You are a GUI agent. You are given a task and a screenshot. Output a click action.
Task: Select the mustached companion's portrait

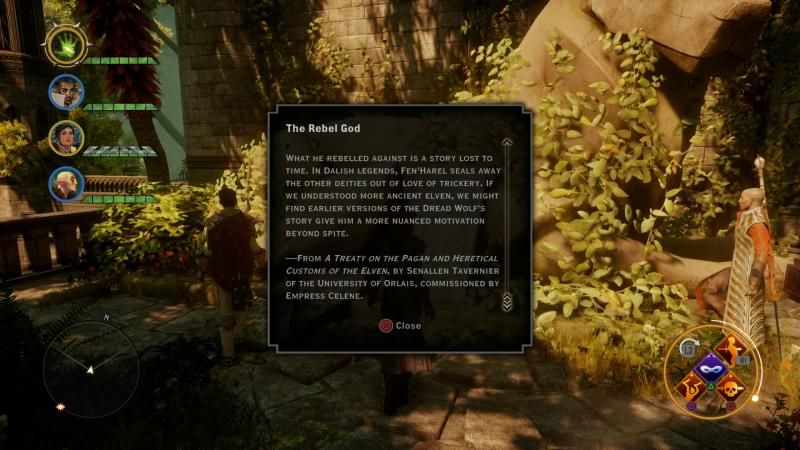coord(66,93)
